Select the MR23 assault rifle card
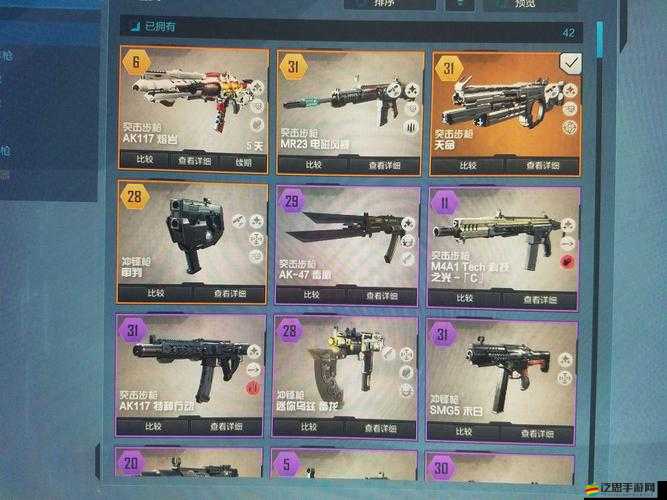Image resolution: width=667 pixels, height=500 pixels. coord(347,100)
